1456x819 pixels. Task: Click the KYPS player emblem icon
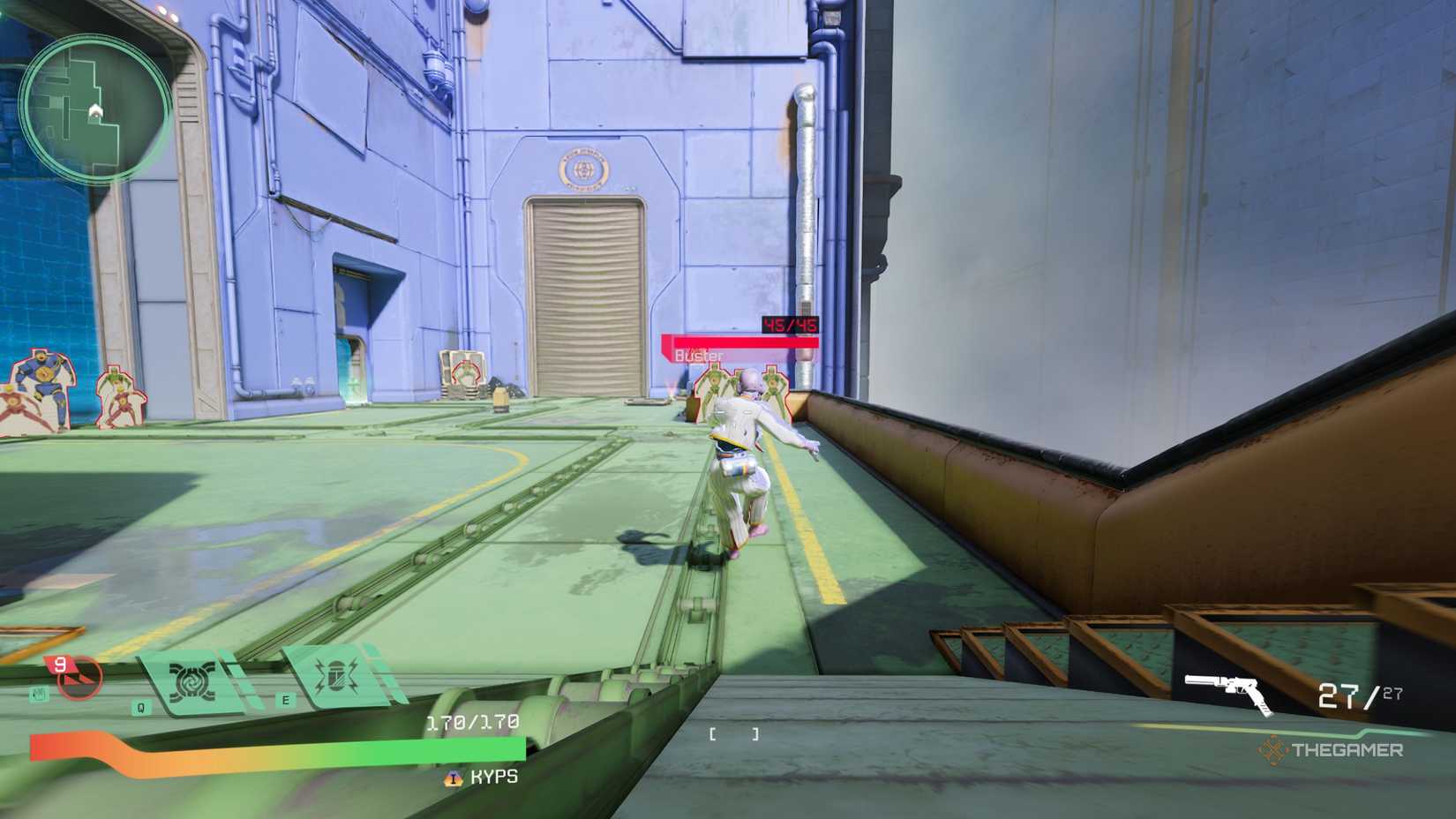(453, 778)
